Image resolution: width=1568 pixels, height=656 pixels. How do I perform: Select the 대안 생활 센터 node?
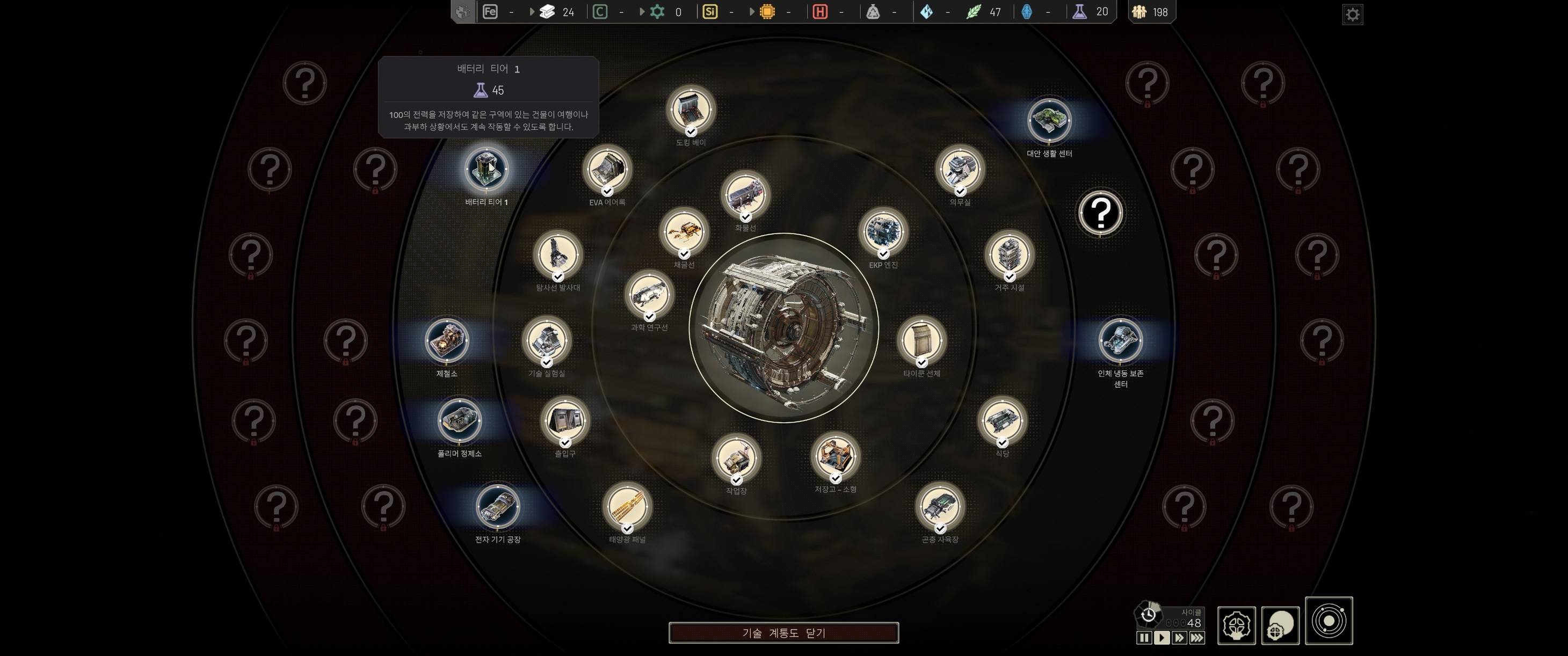(1049, 120)
